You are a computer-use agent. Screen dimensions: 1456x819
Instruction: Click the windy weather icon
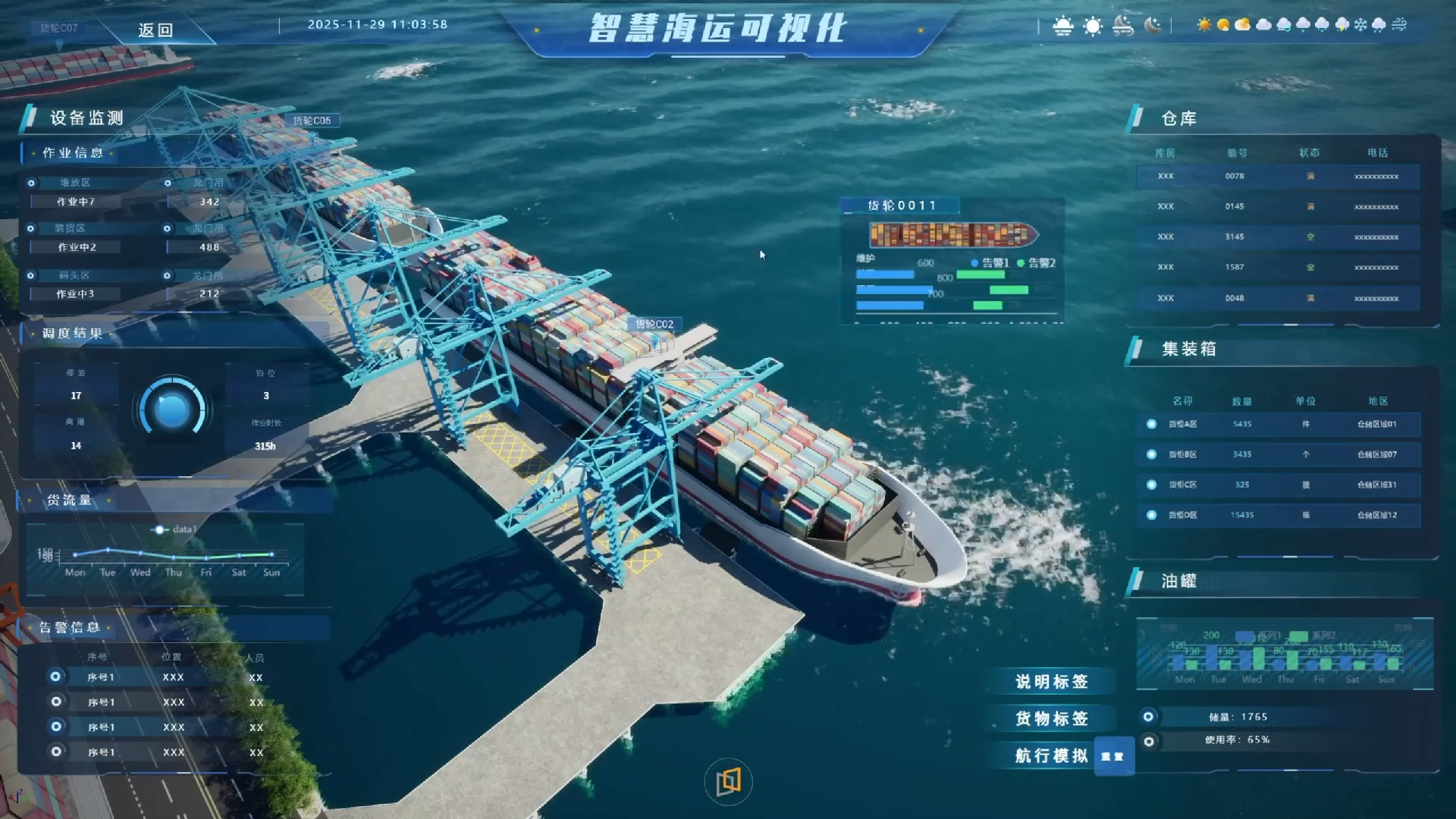pyautogui.click(x=1399, y=25)
